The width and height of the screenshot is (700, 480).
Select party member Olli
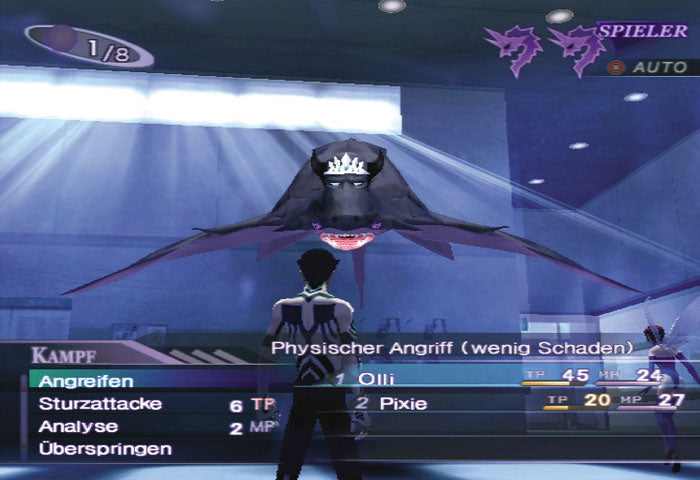click(376, 380)
